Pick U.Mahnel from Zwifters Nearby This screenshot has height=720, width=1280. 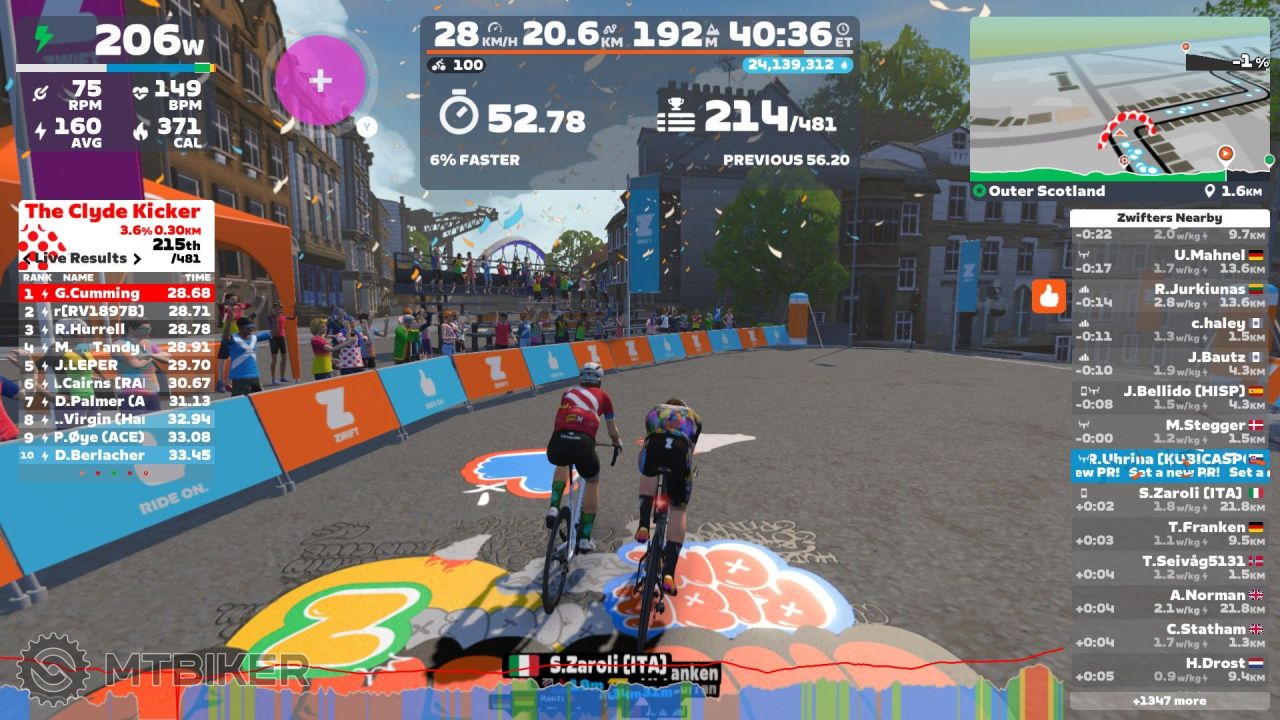[1169, 261]
